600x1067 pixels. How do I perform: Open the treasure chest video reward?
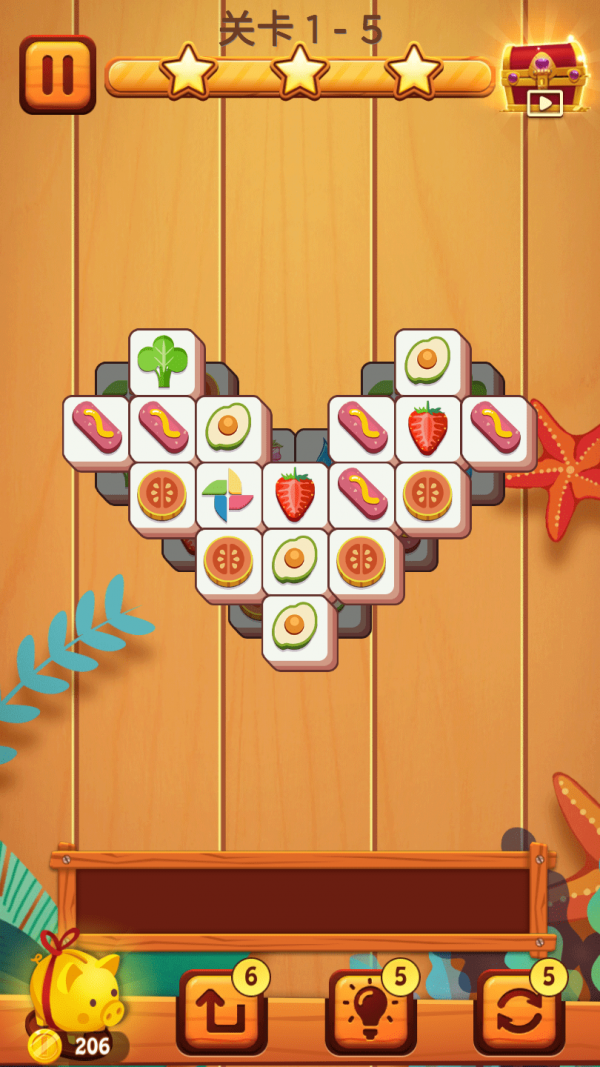point(542,75)
